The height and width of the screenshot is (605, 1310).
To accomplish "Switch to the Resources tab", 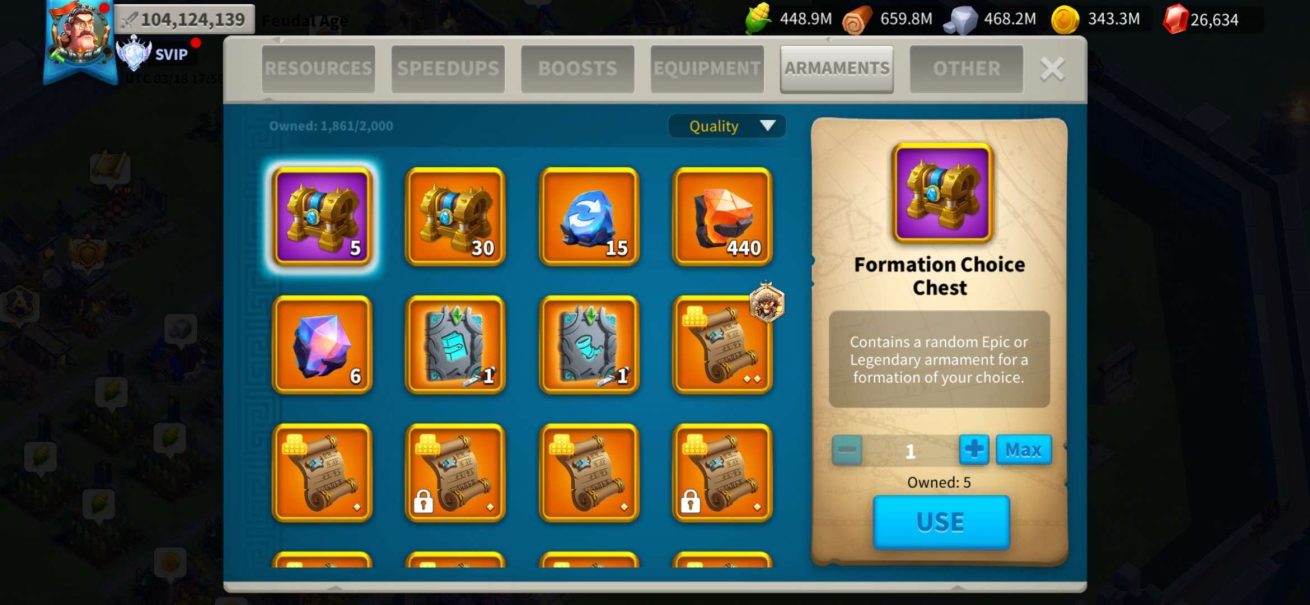I will (x=318, y=69).
